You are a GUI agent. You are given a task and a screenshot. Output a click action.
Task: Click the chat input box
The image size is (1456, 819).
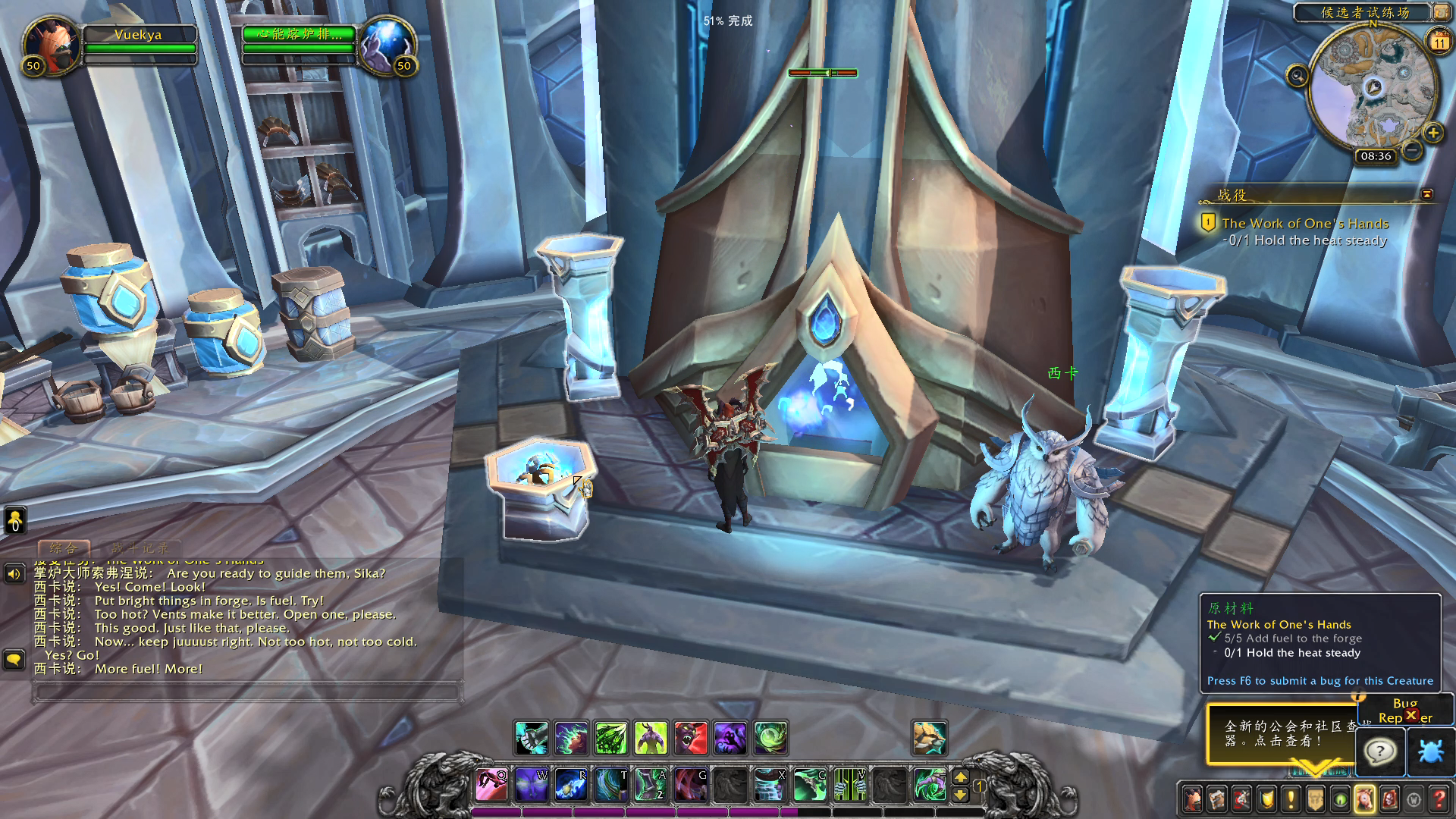(247, 691)
